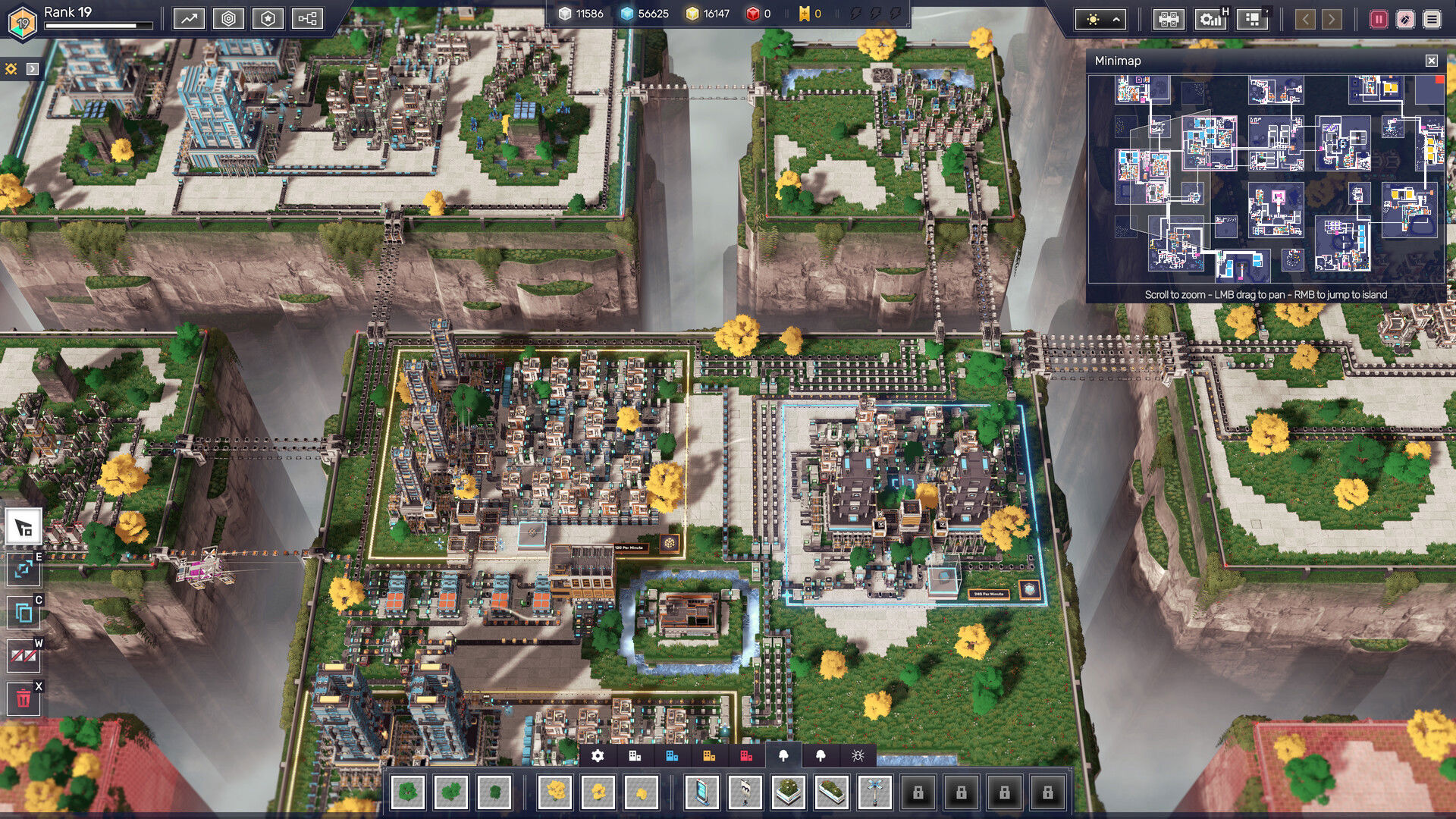The image size is (1456, 819).
Task: Close the Minimap panel
Action: 1431,61
